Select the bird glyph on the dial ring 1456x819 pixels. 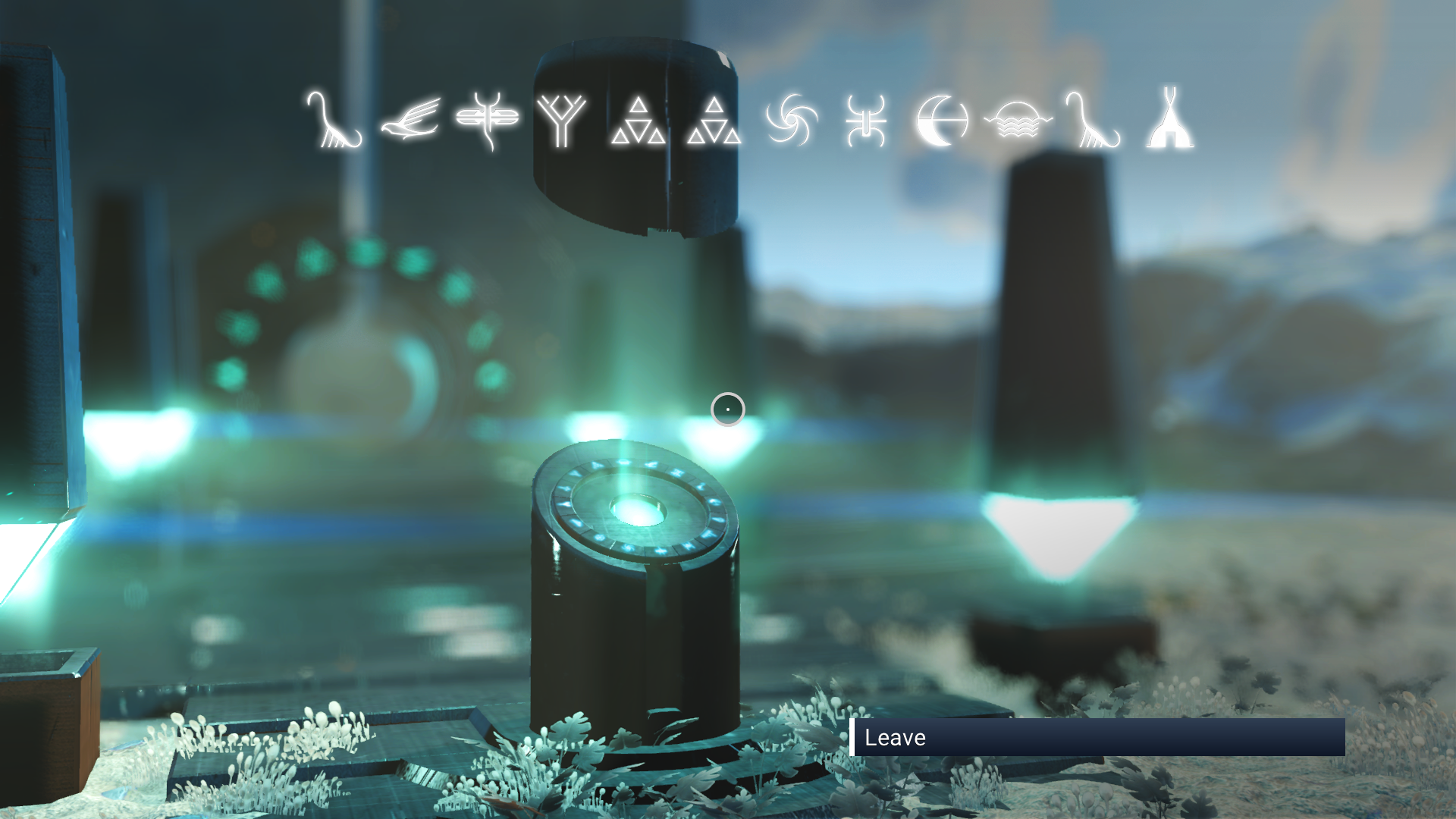pos(651,464)
